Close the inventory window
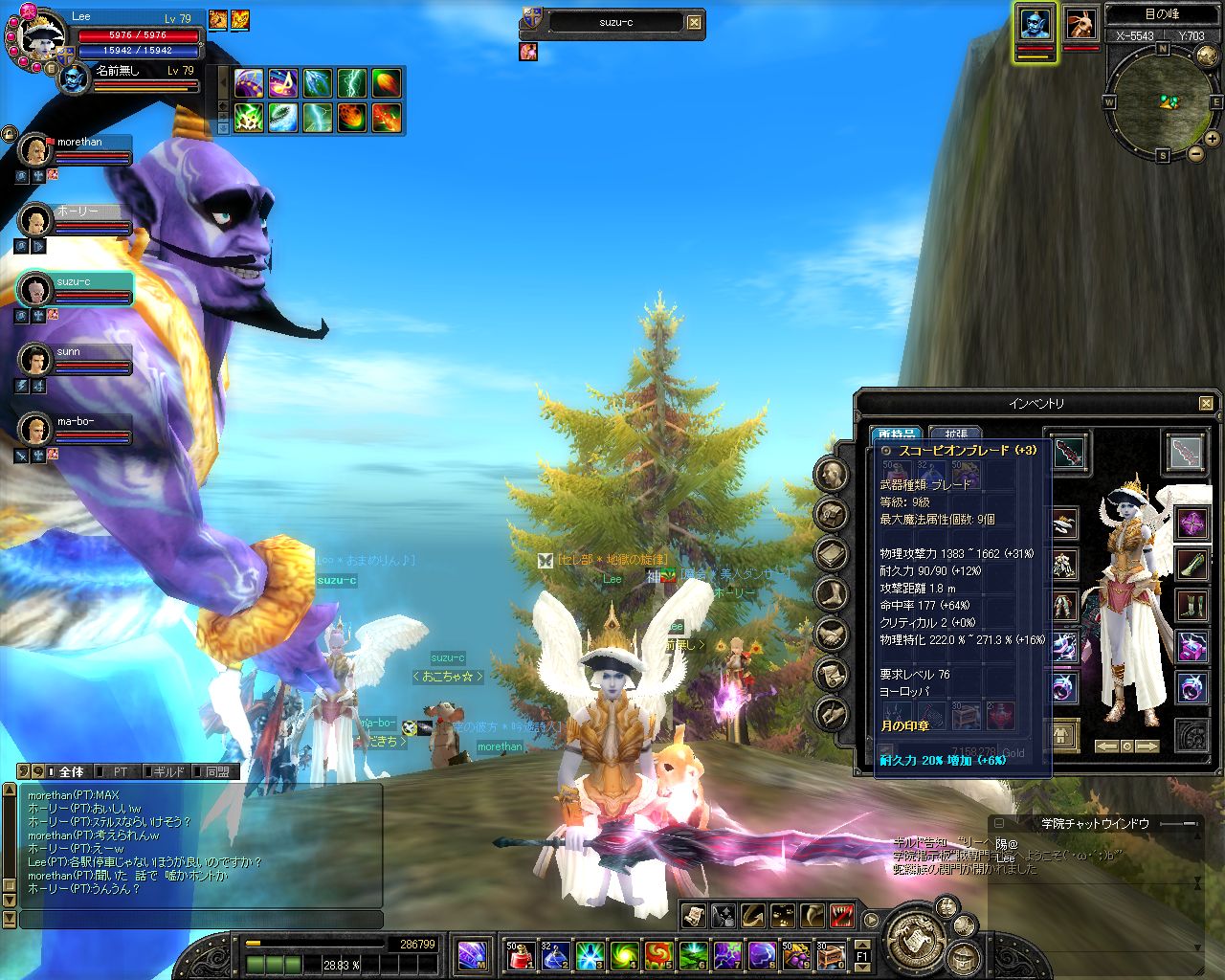Viewport: 1225px width, 980px height. coord(1206,404)
